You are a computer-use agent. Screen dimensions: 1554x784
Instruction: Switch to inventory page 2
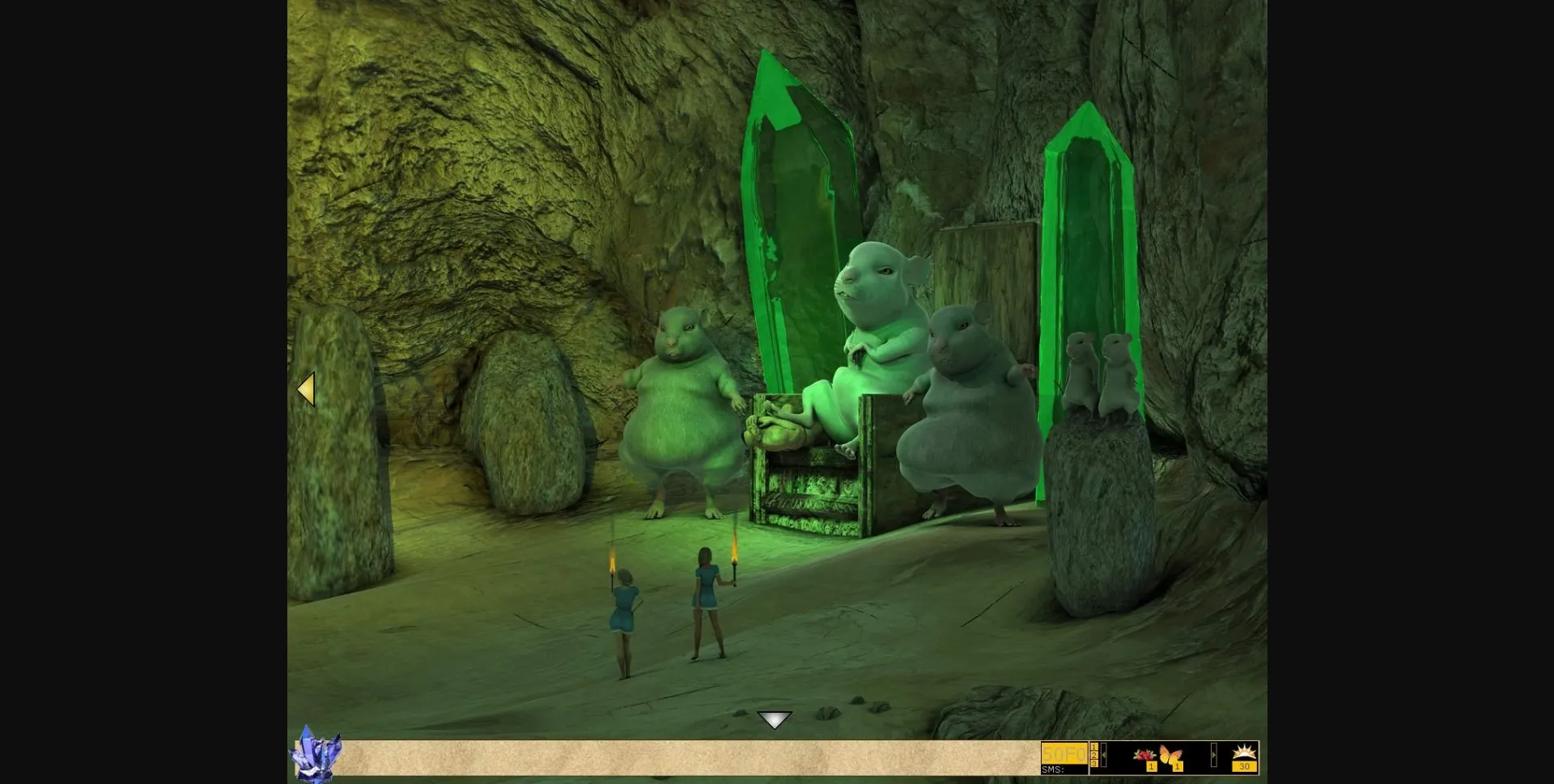pos(1094,755)
